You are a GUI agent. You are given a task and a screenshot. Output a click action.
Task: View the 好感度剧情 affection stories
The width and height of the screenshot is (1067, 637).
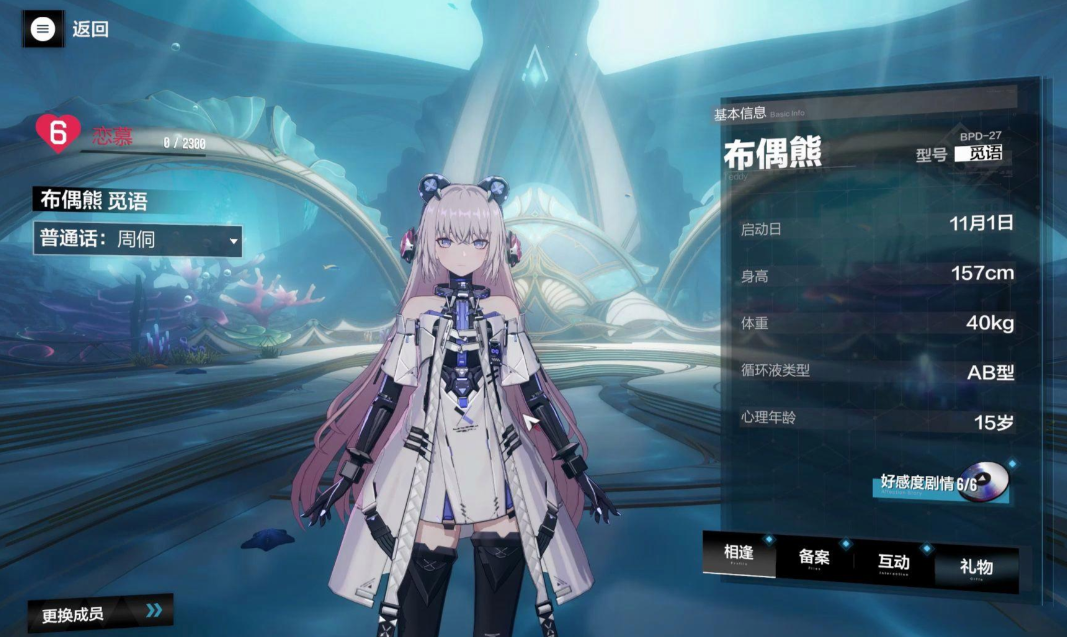(940, 484)
